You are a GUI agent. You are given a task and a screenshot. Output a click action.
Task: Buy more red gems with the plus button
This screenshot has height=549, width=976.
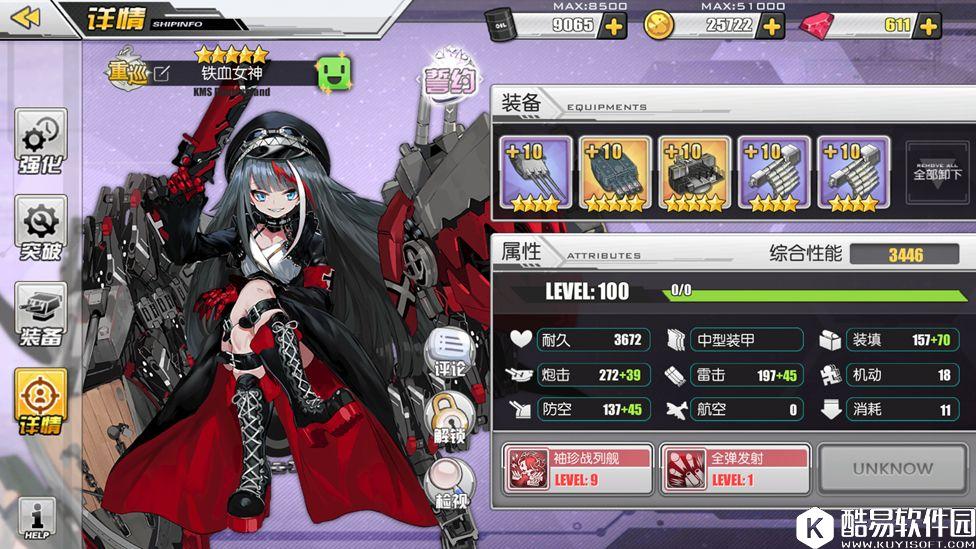point(926,26)
